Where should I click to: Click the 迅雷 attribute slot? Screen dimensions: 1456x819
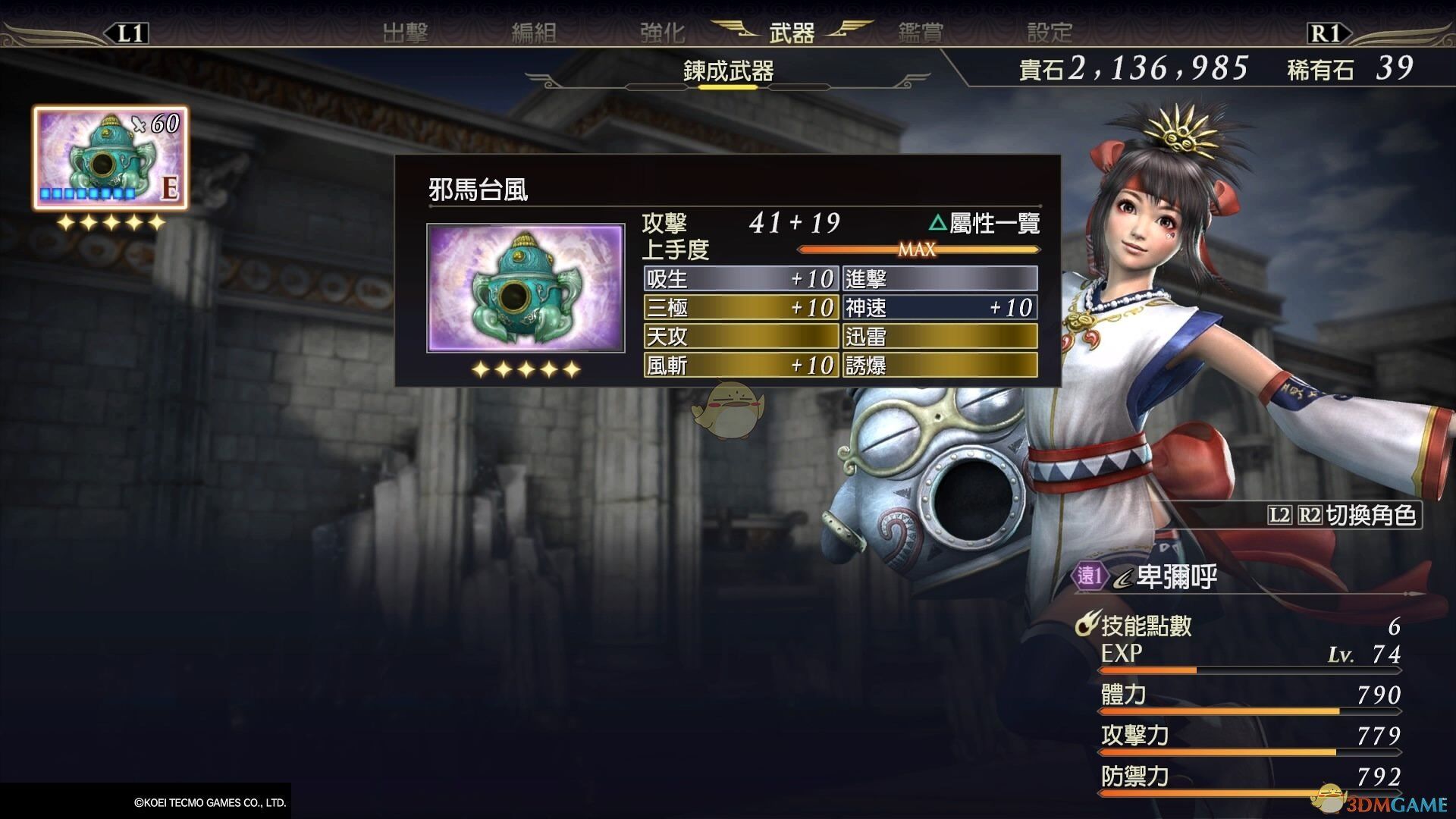(940, 337)
